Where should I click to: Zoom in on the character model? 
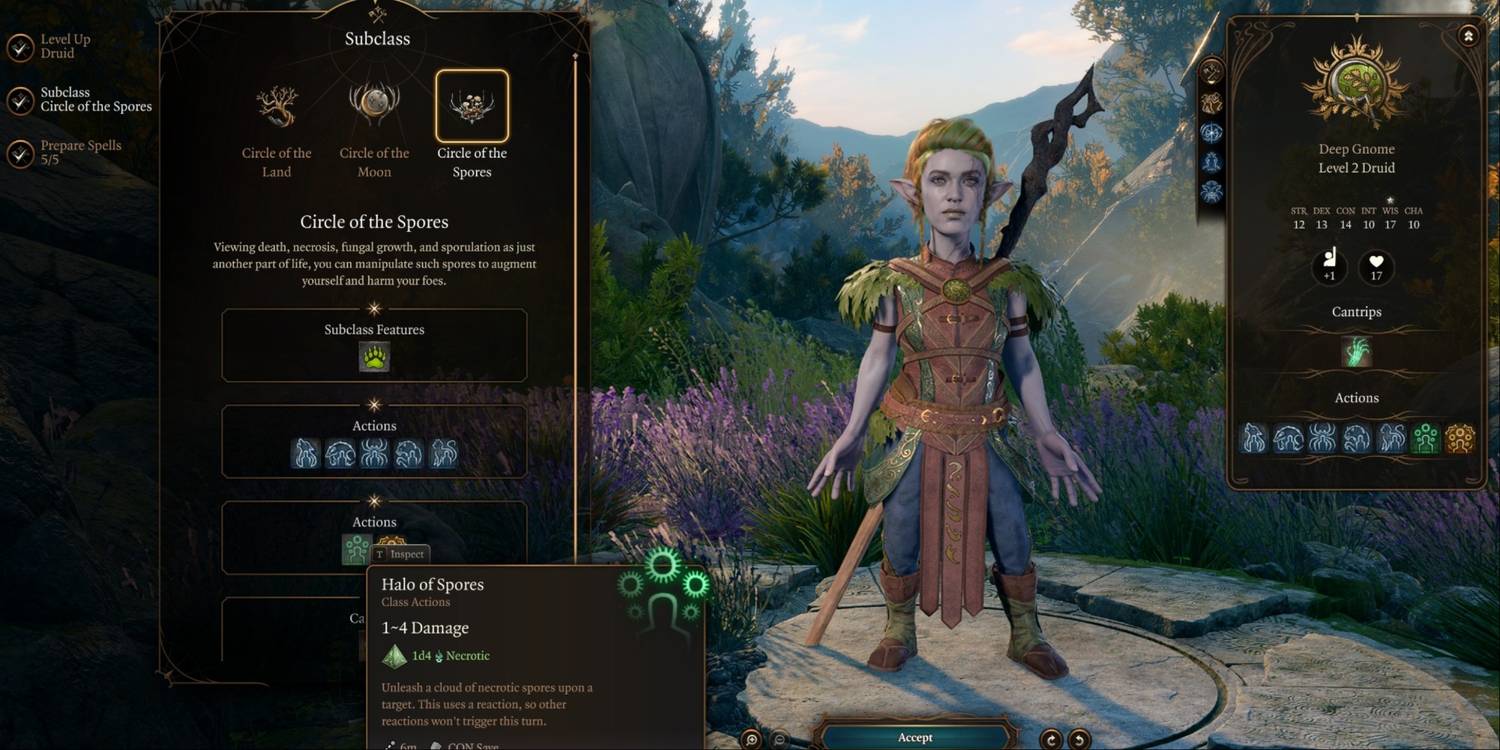[752, 739]
